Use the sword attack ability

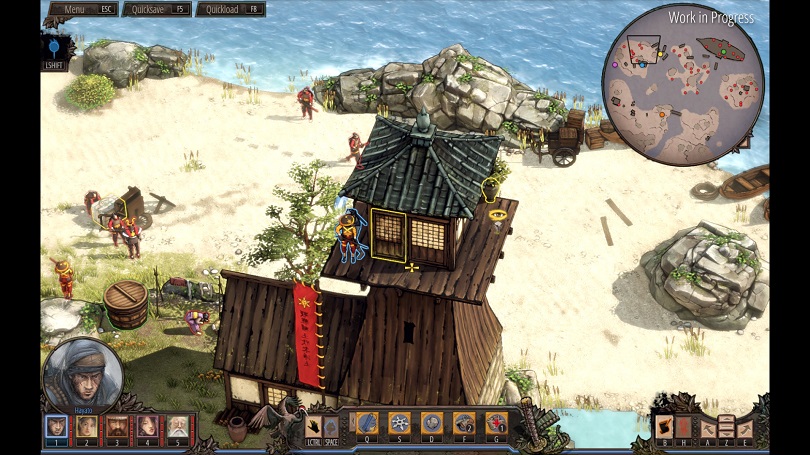click(367, 423)
